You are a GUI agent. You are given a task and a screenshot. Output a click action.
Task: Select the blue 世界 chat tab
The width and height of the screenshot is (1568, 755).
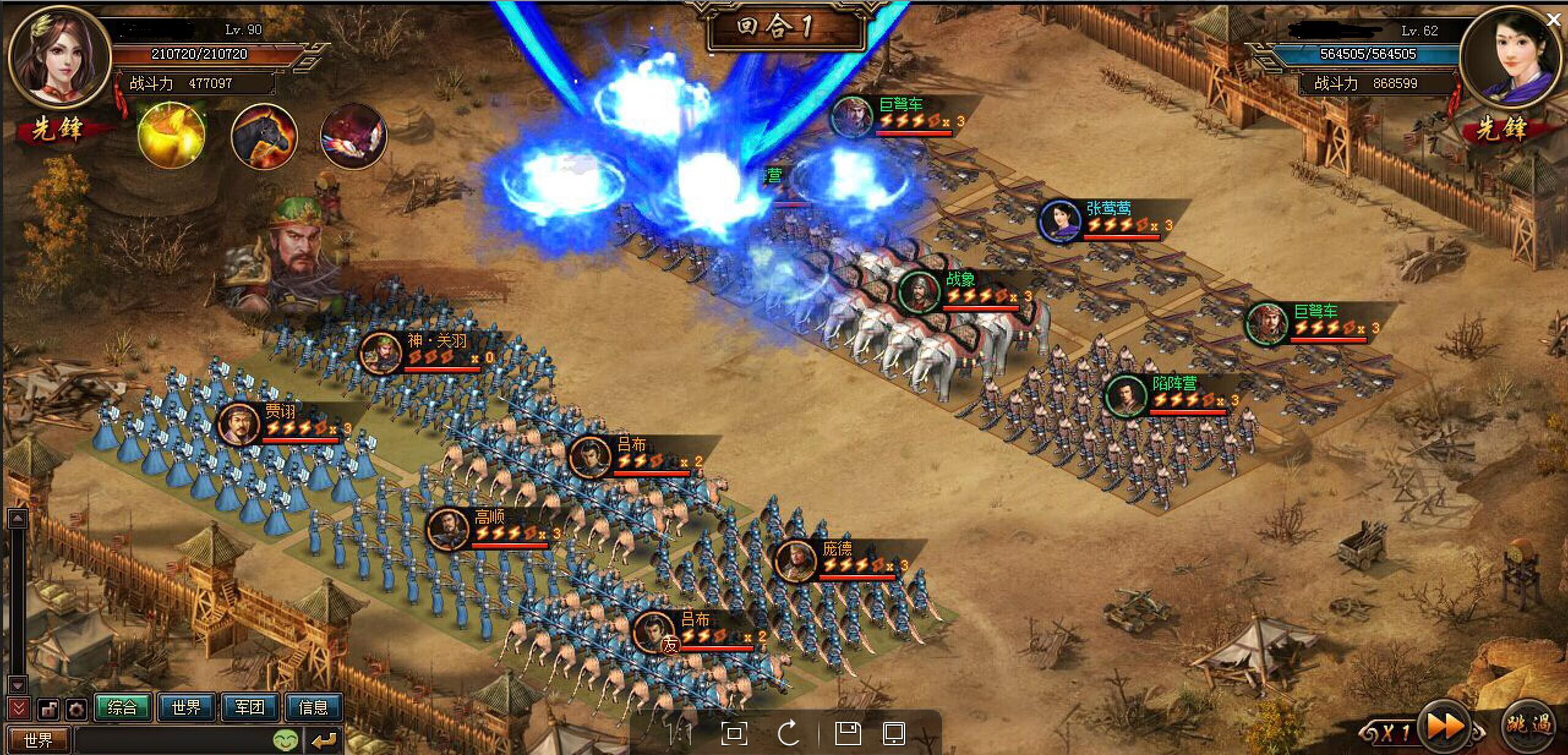(186, 707)
